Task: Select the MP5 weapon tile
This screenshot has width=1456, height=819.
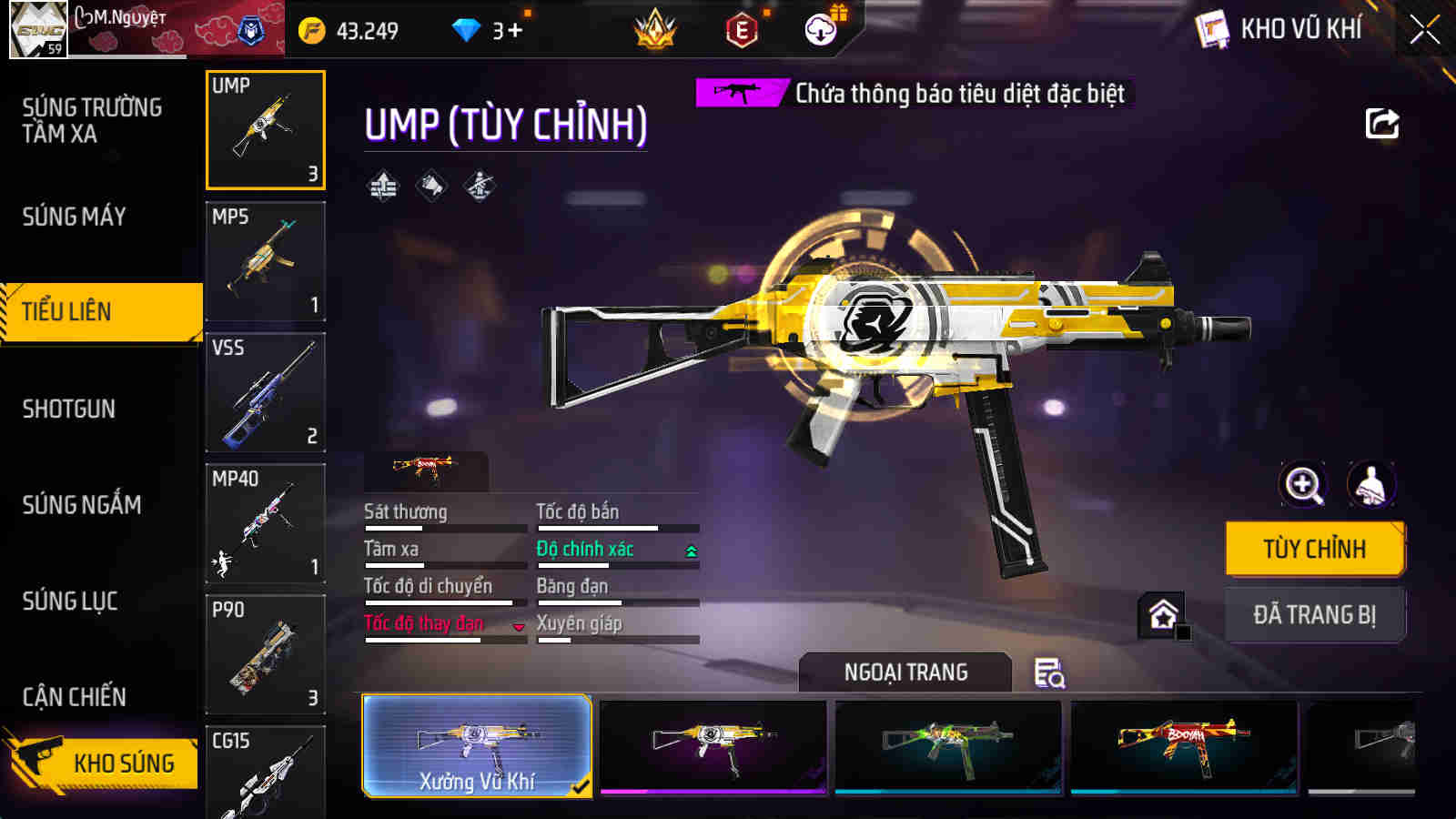Action: click(x=265, y=261)
